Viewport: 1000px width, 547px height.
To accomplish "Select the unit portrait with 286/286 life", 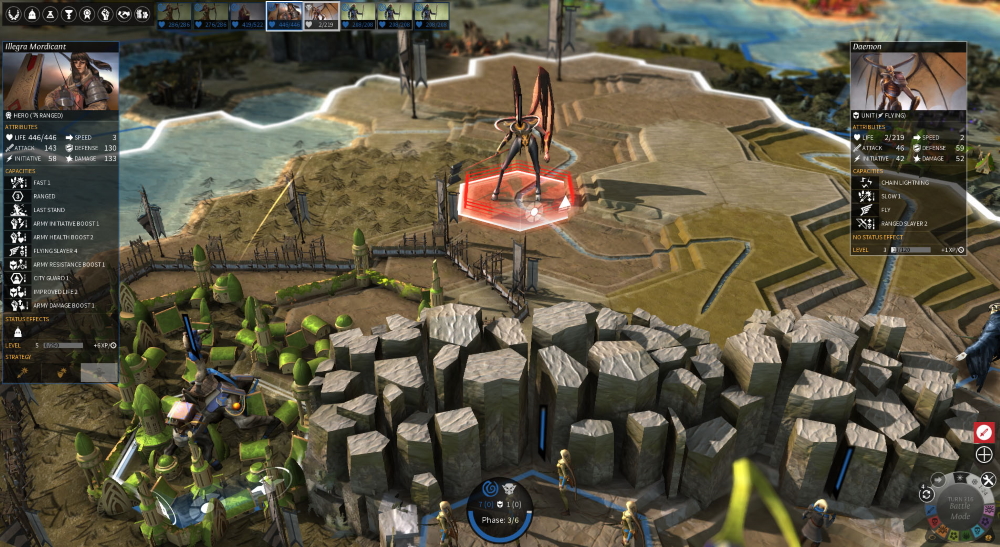I will coord(173,15).
